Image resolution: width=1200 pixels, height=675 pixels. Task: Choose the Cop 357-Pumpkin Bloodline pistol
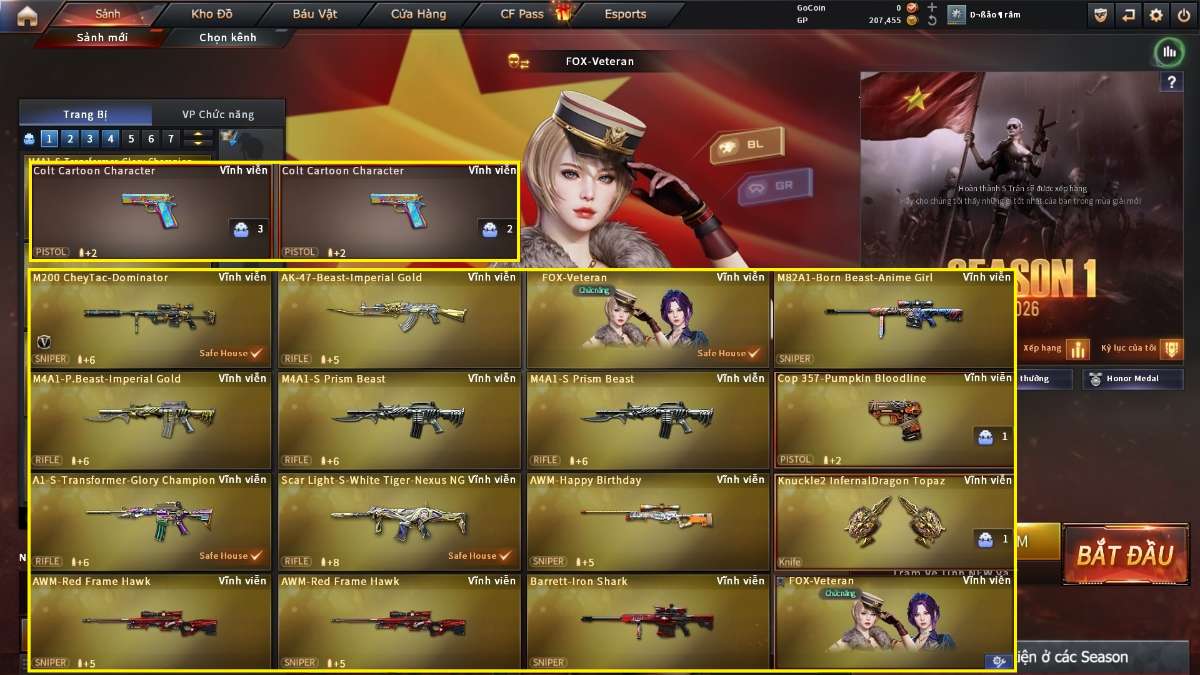pos(894,420)
